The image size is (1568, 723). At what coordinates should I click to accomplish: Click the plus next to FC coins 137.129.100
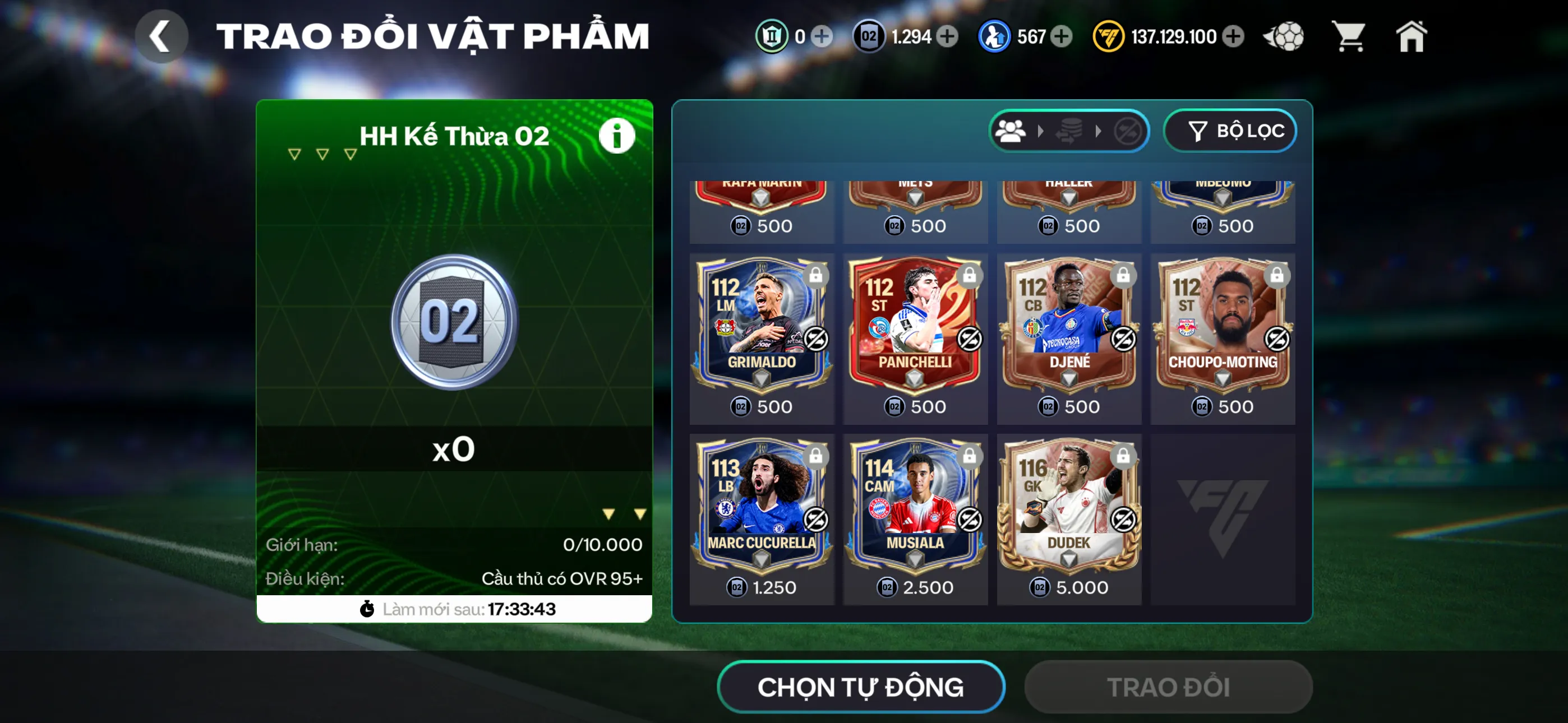(x=1233, y=36)
